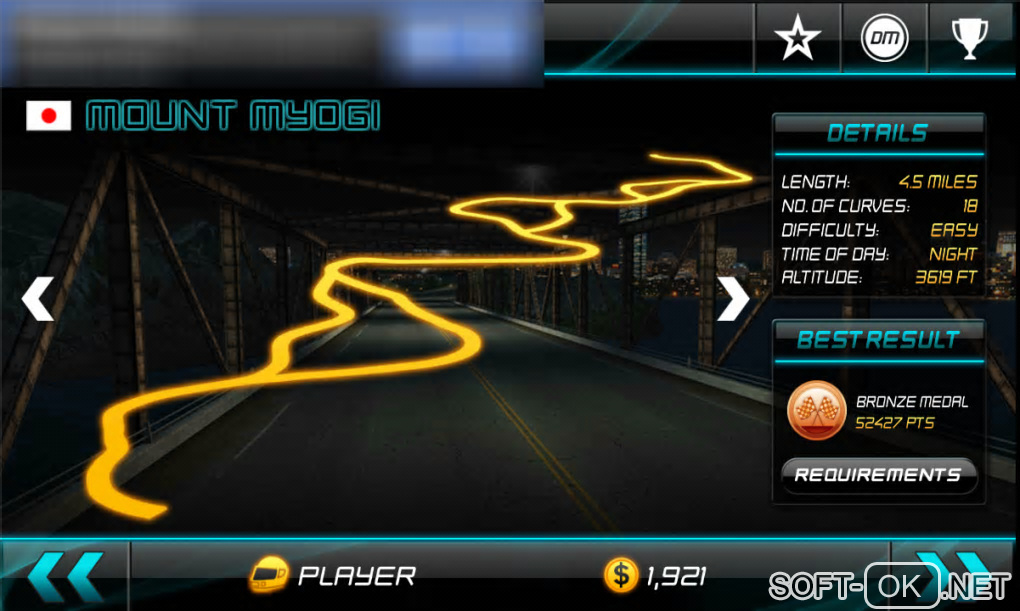The height and width of the screenshot is (611, 1020).
Task: Click the DM logo button
Action: (x=885, y=38)
